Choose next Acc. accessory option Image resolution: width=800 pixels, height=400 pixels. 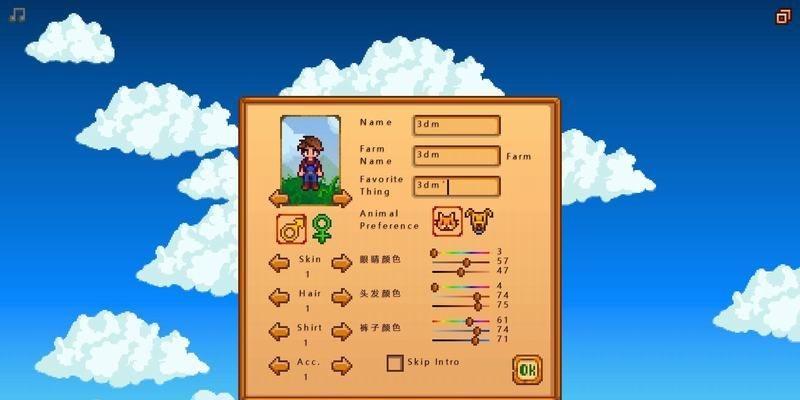point(342,365)
